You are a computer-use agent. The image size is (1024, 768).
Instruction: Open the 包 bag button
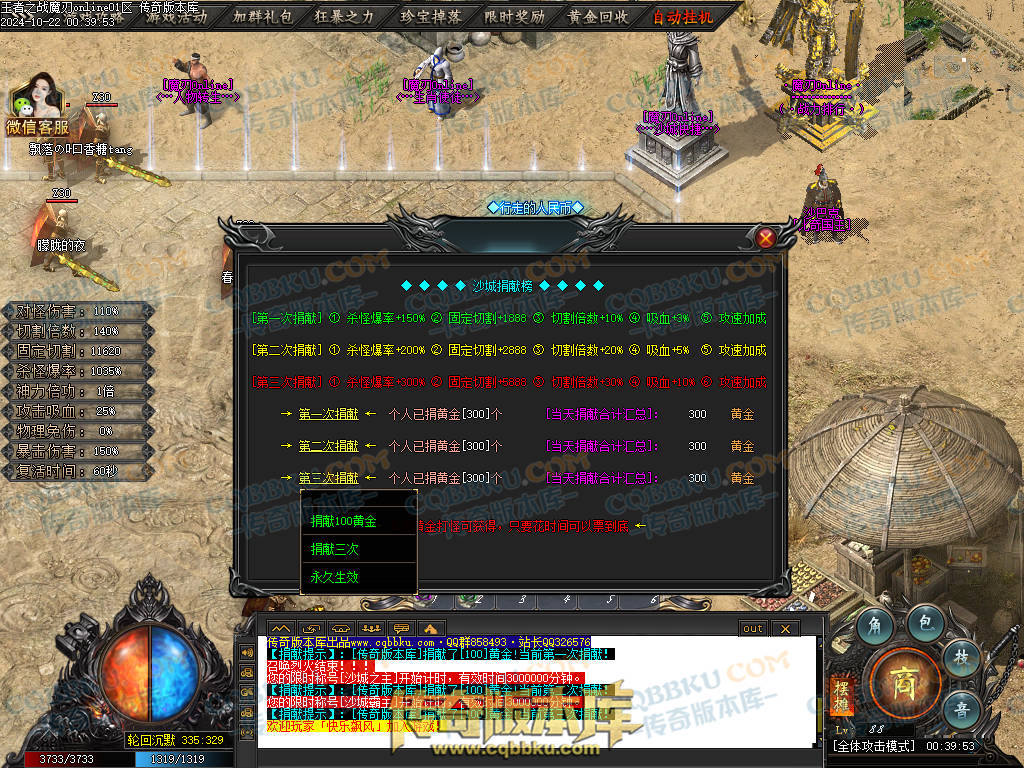[926, 622]
